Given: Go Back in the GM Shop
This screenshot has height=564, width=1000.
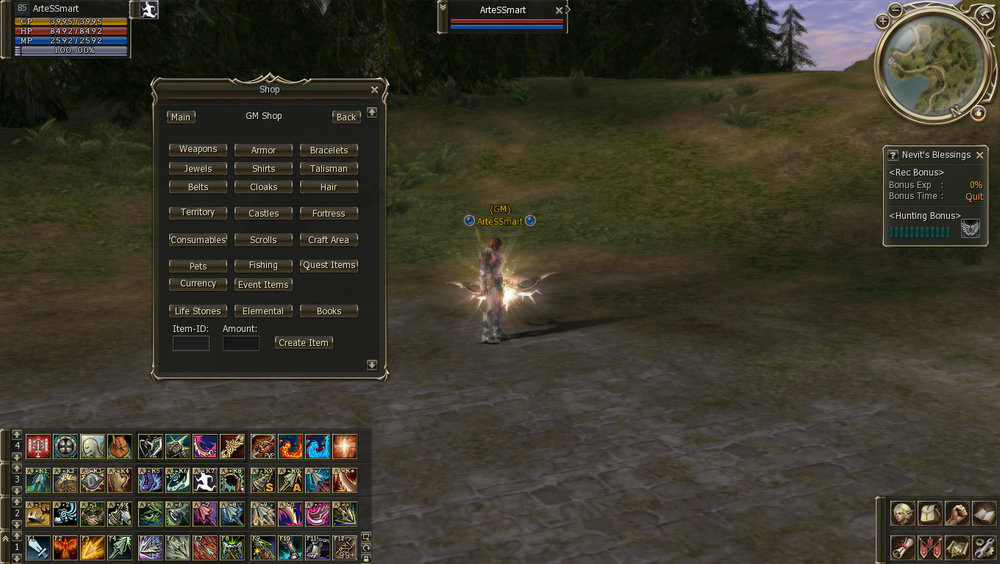Looking at the screenshot, I should click(346, 117).
